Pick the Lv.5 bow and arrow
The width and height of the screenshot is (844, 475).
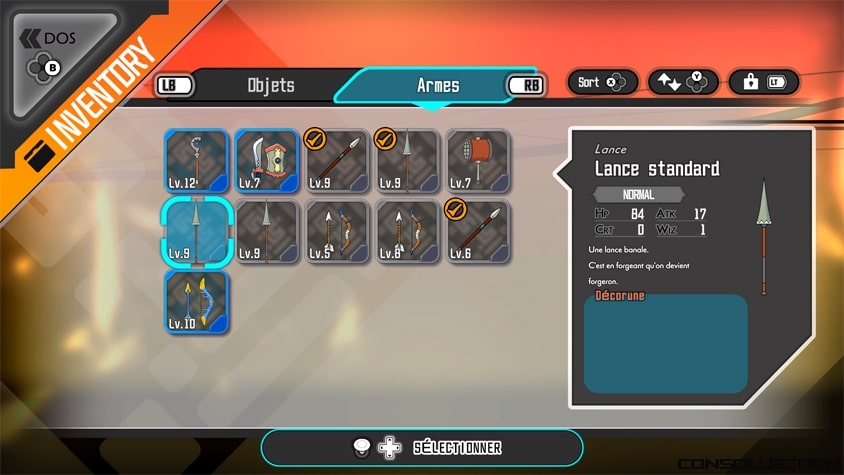tap(337, 232)
